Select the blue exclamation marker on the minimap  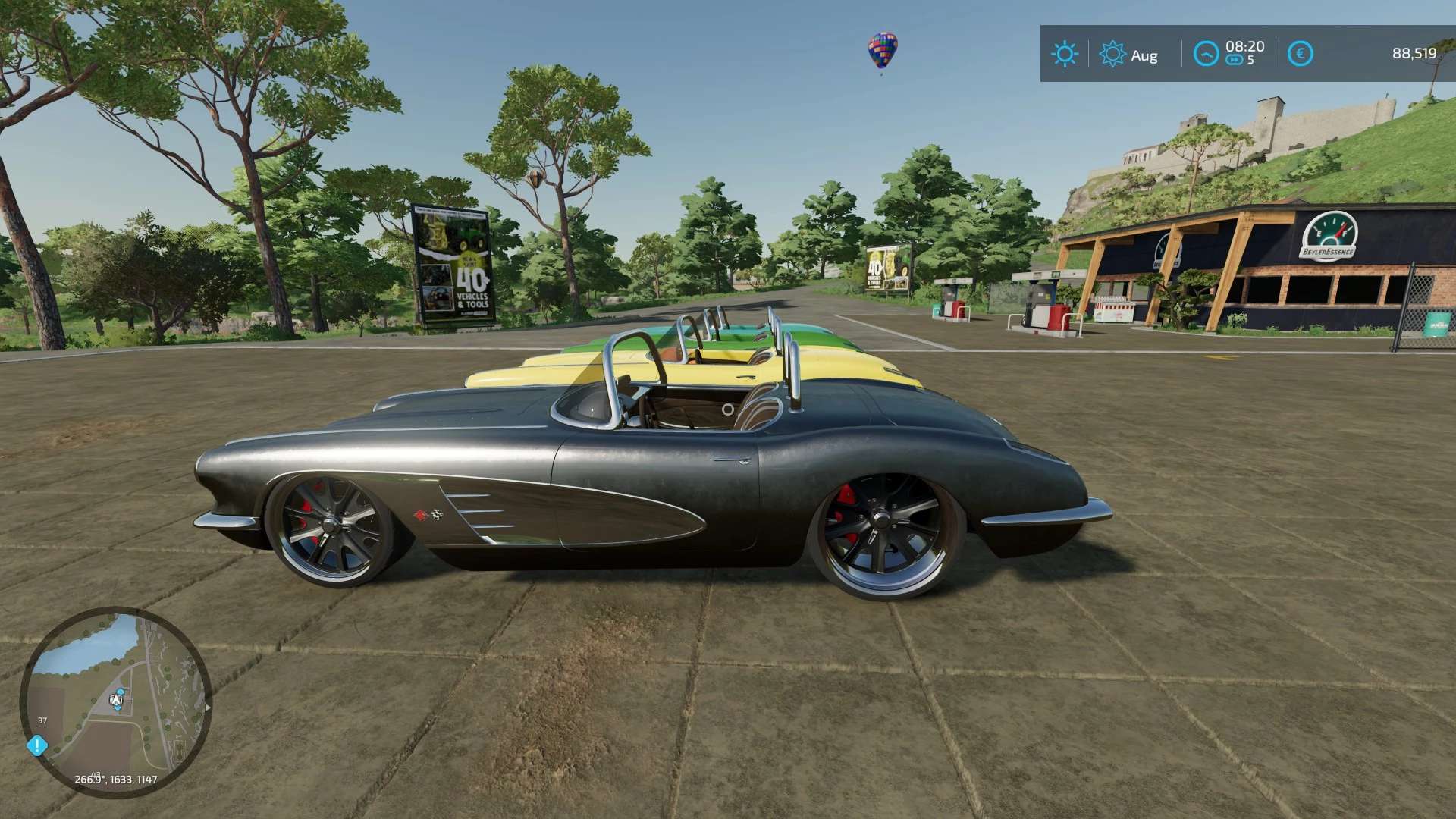click(36, 745)
